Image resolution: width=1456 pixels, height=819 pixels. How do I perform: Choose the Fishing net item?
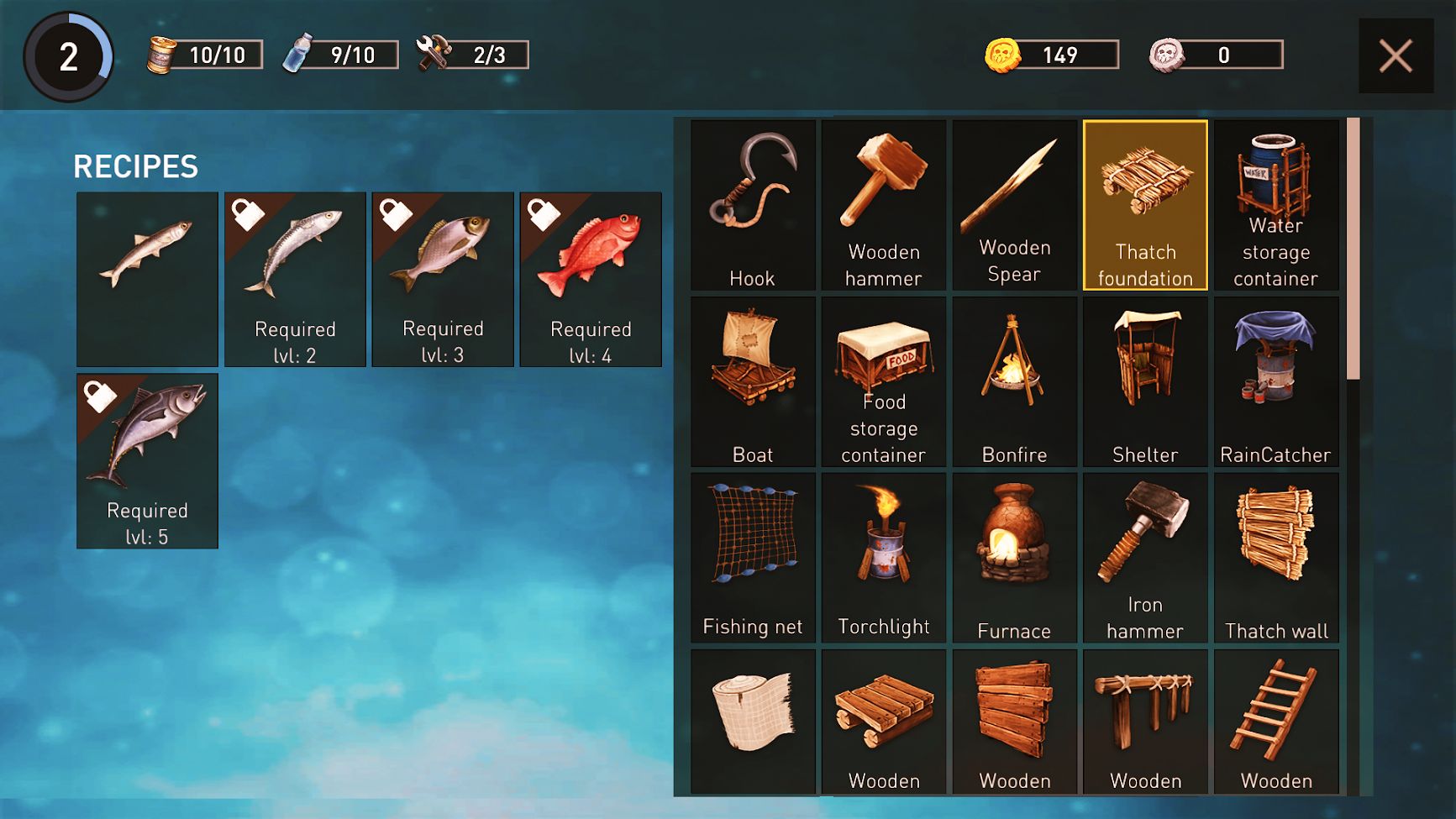point(753,559)
